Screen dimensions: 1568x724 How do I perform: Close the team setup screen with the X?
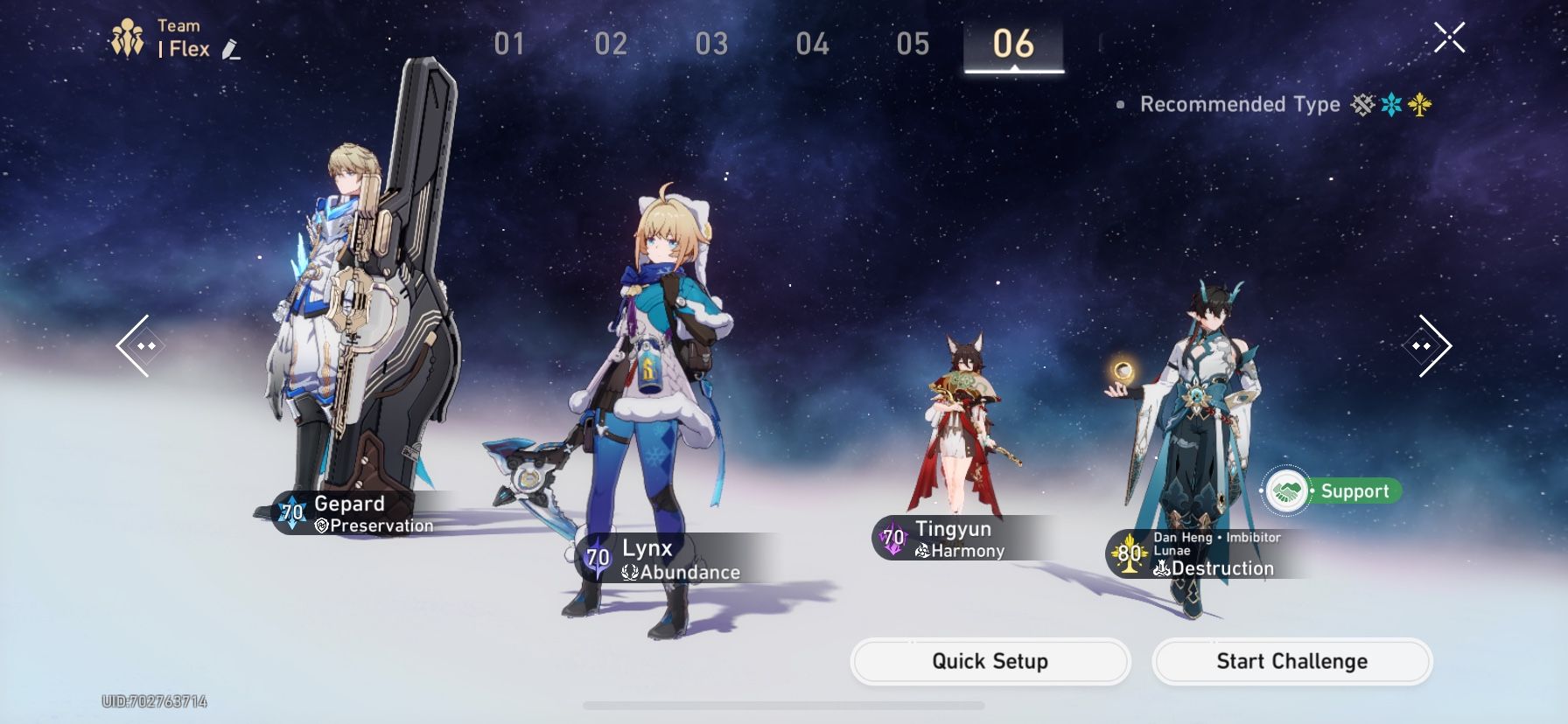1448,37
